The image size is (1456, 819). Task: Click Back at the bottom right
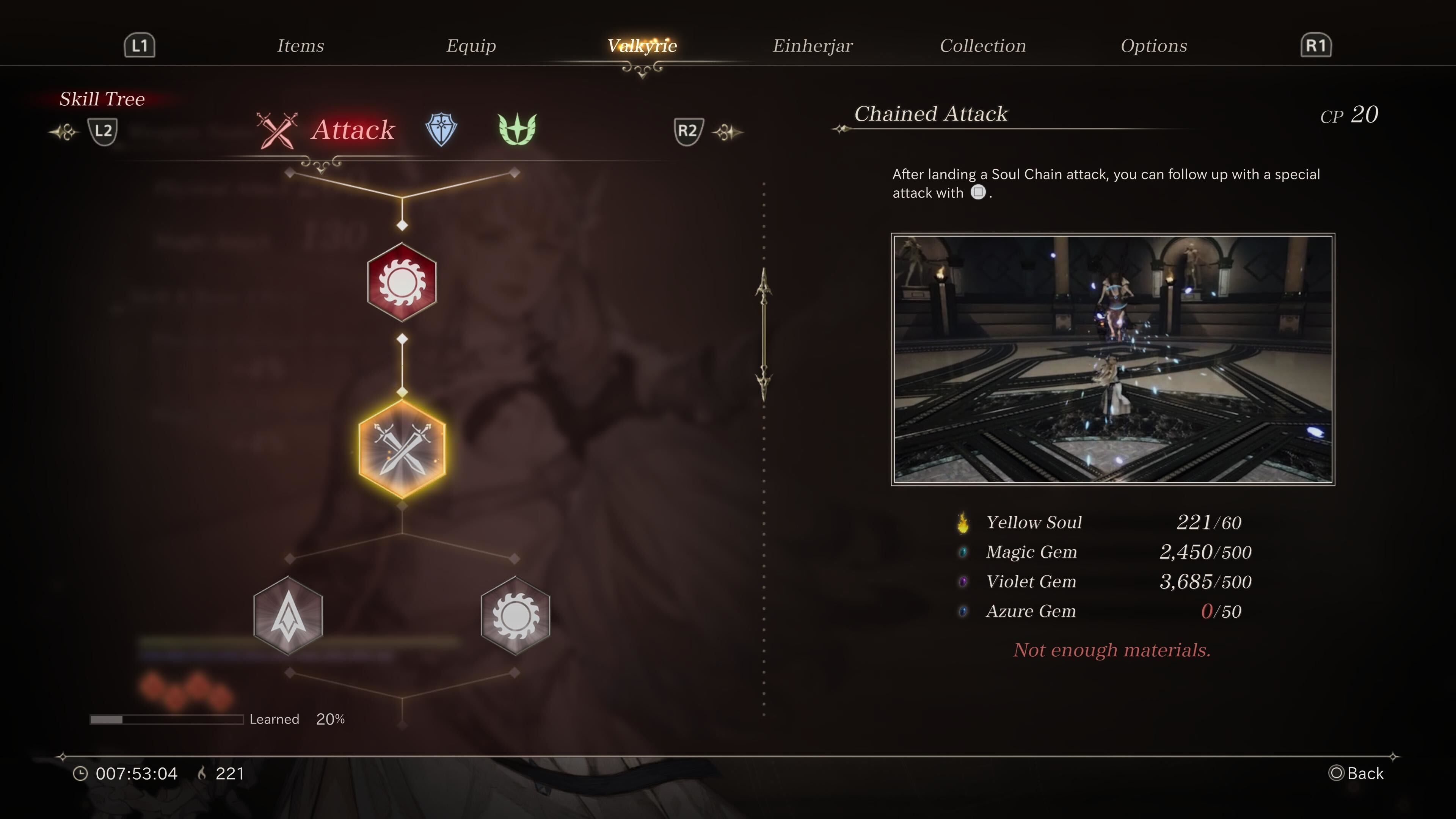tap(1360, 773)
